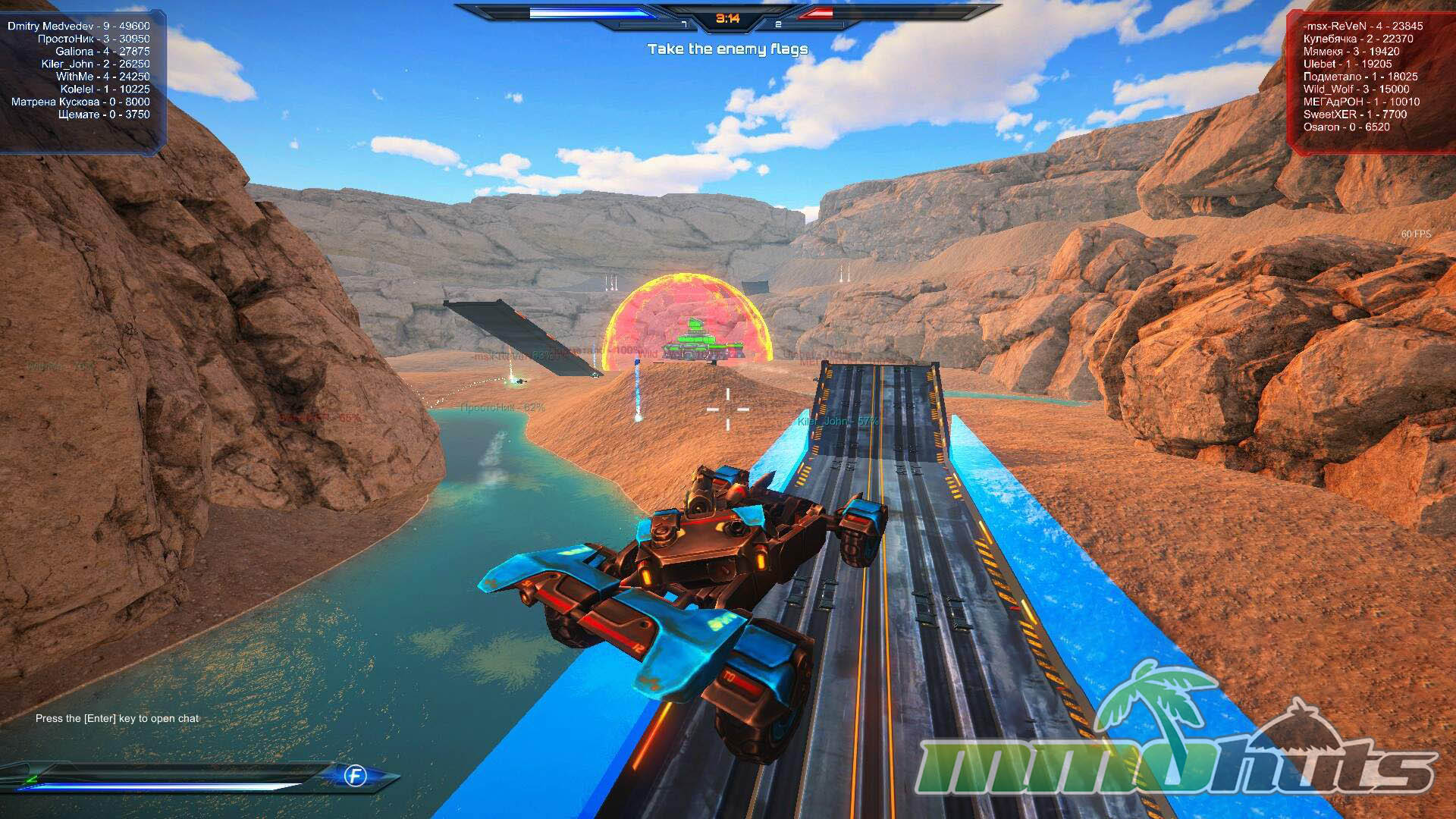Select the SweetXER player row
The image size is (1456, 819).
coord(1354,115)
